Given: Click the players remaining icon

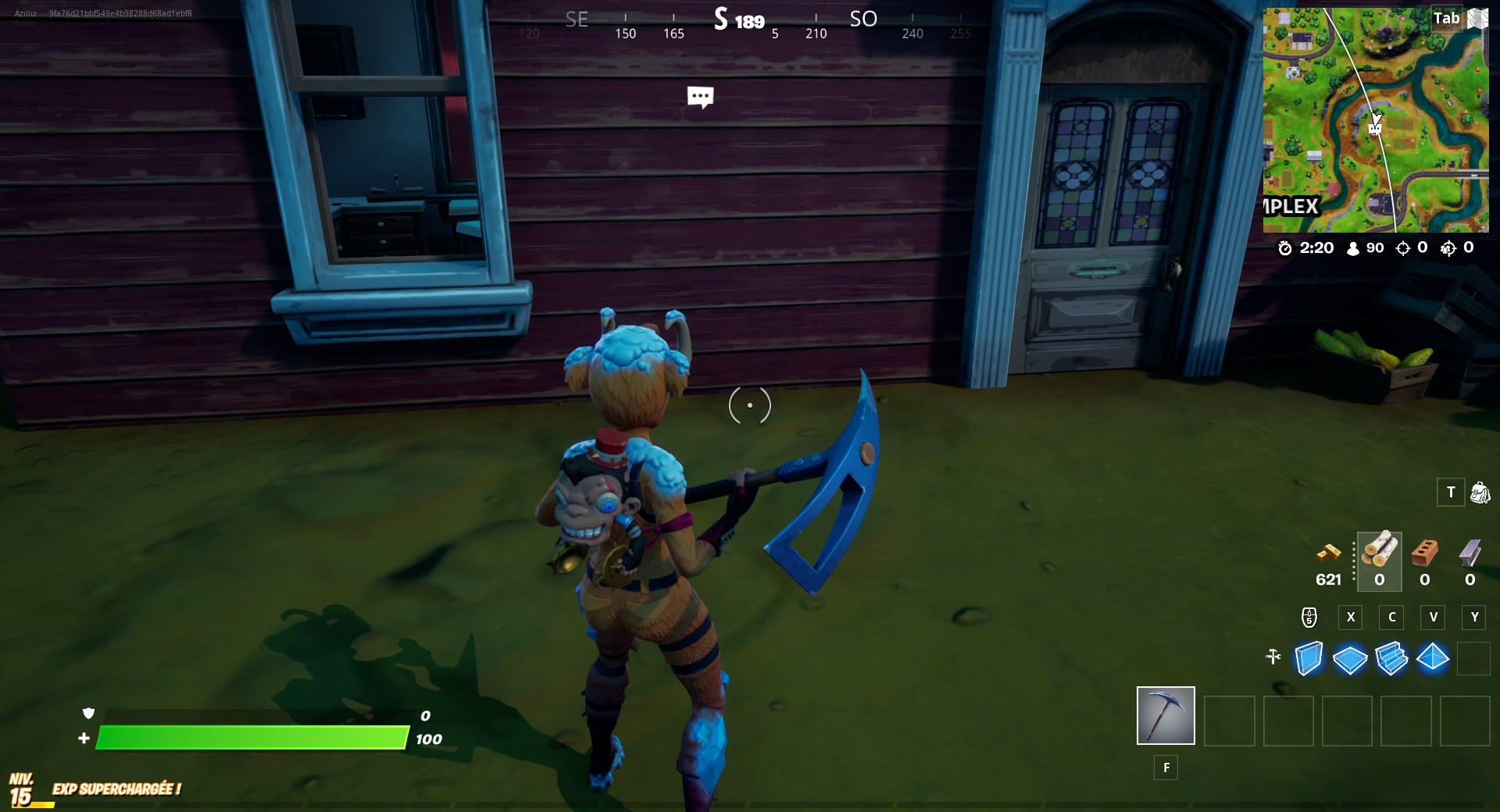Looking at the screenshot, I should point(1352,249).
